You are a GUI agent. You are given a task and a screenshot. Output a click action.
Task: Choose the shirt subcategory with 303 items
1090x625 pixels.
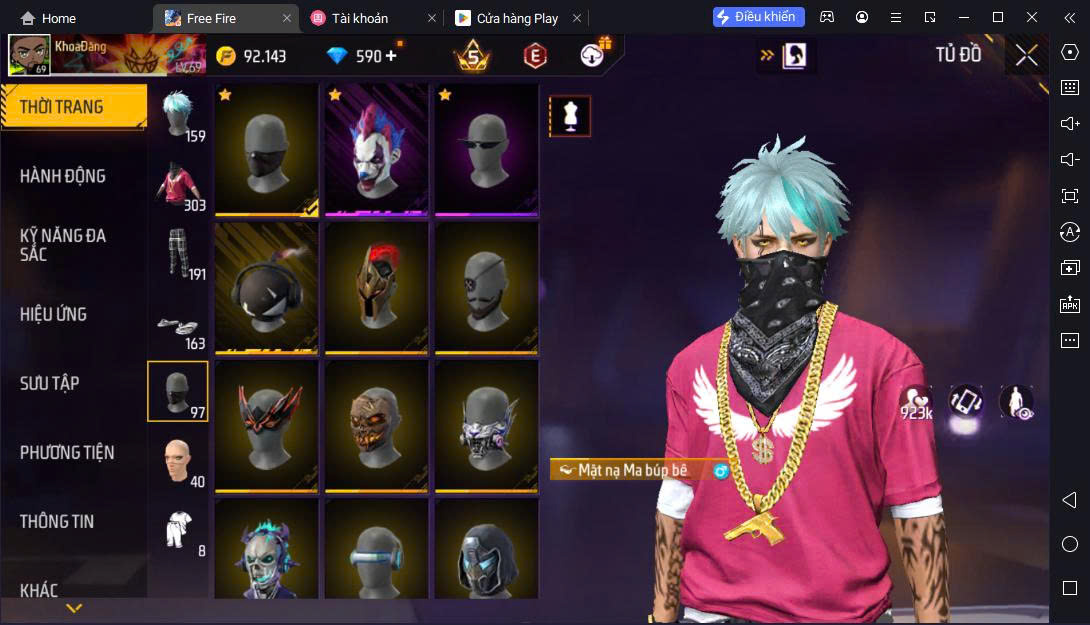coord(178,187)
